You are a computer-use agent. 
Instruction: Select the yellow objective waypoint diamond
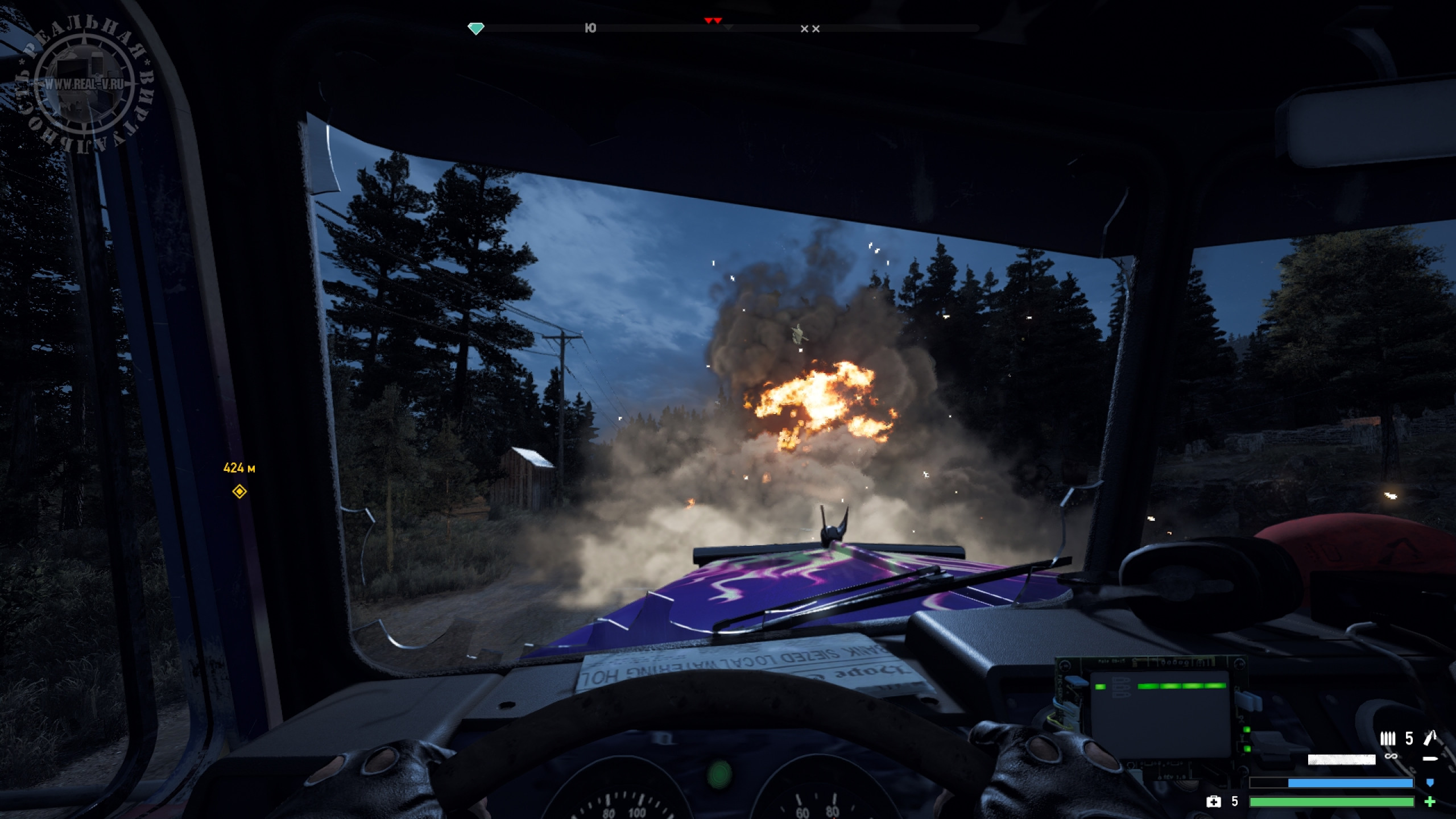point(239,491)
